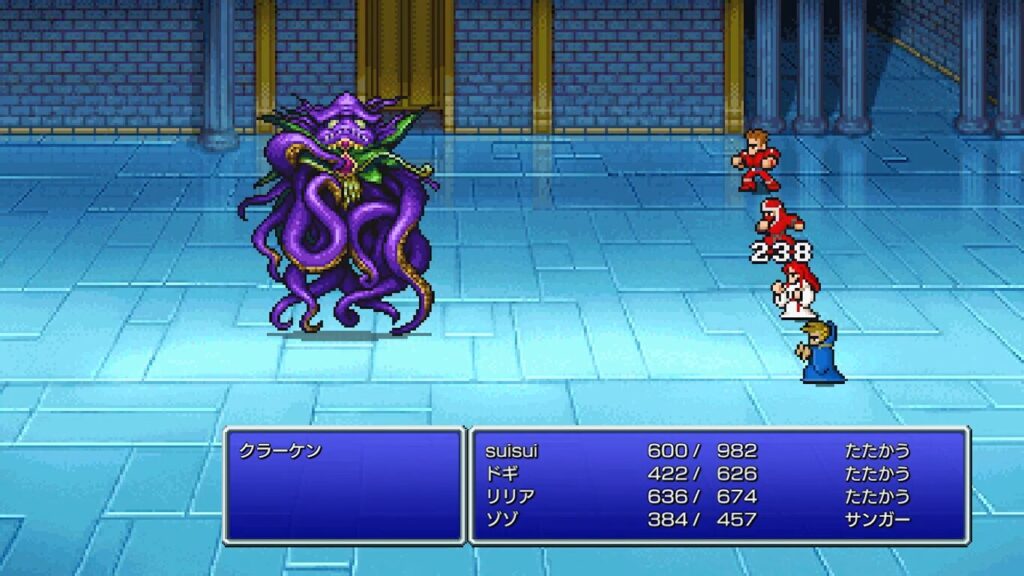1024x576 pixels.
Task: Click the サンダー spell command
Action: (877, 520)
